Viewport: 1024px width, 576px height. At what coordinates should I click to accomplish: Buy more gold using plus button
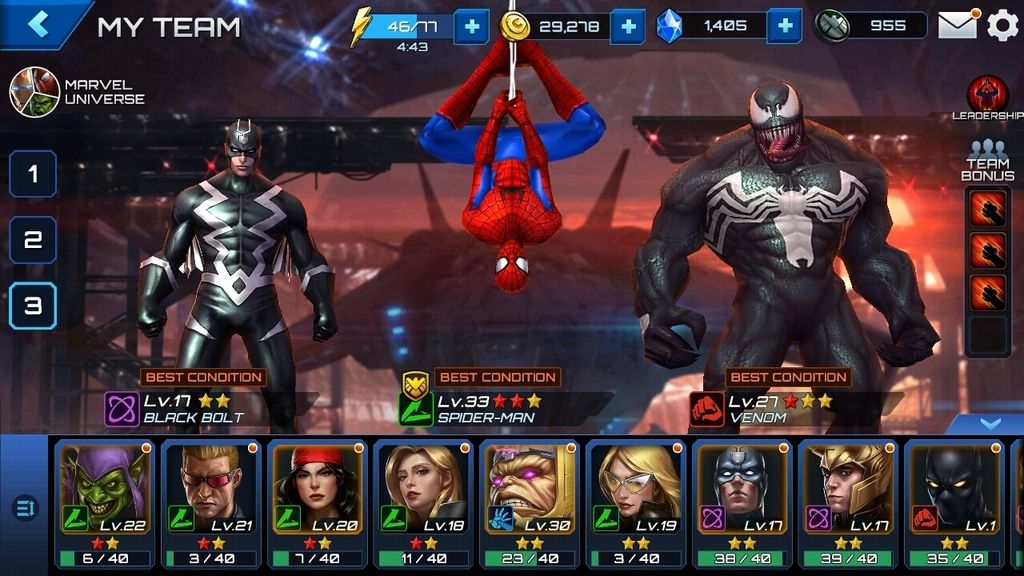coord(627,26)
